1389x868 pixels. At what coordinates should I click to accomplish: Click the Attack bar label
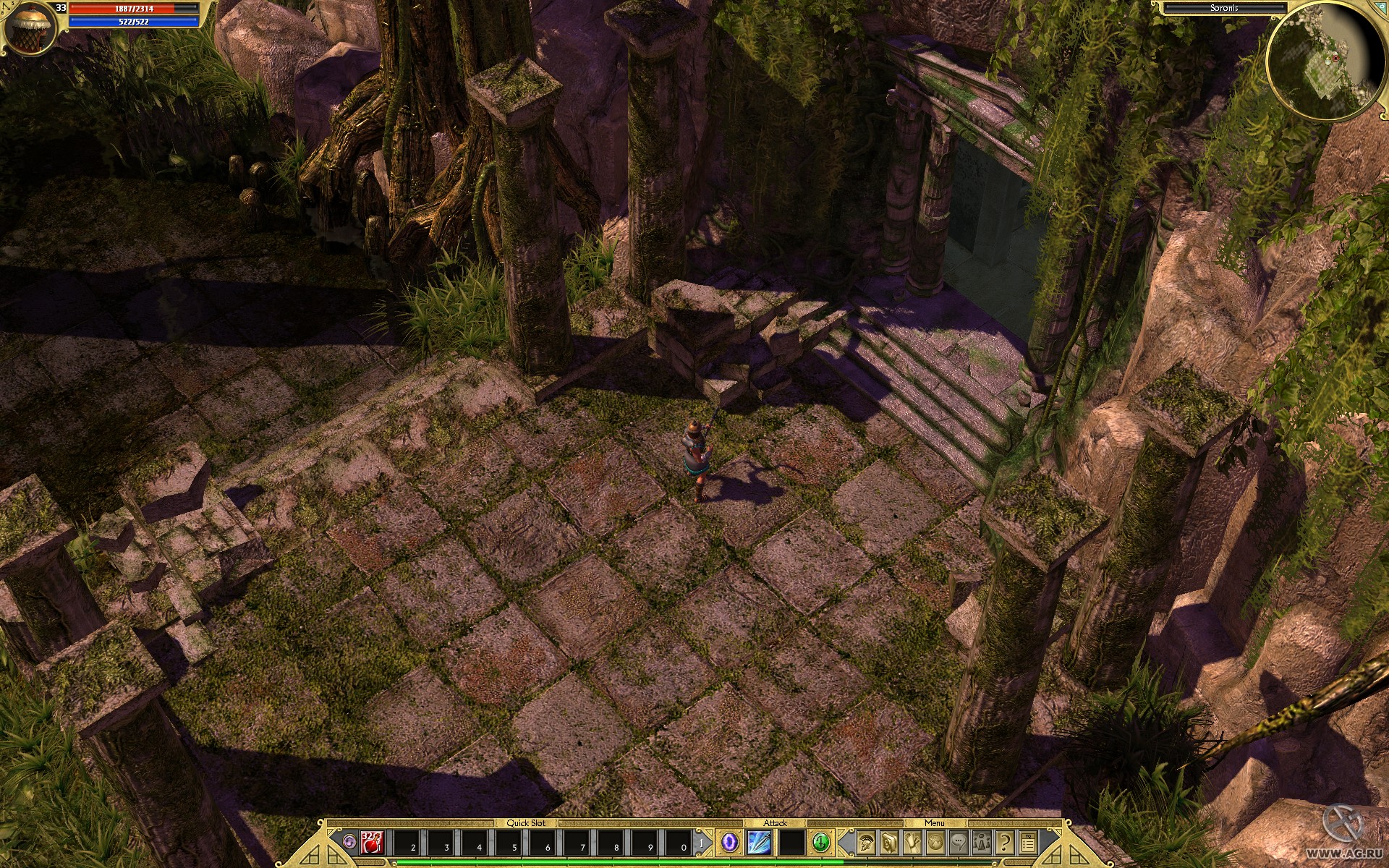[776, 822]
